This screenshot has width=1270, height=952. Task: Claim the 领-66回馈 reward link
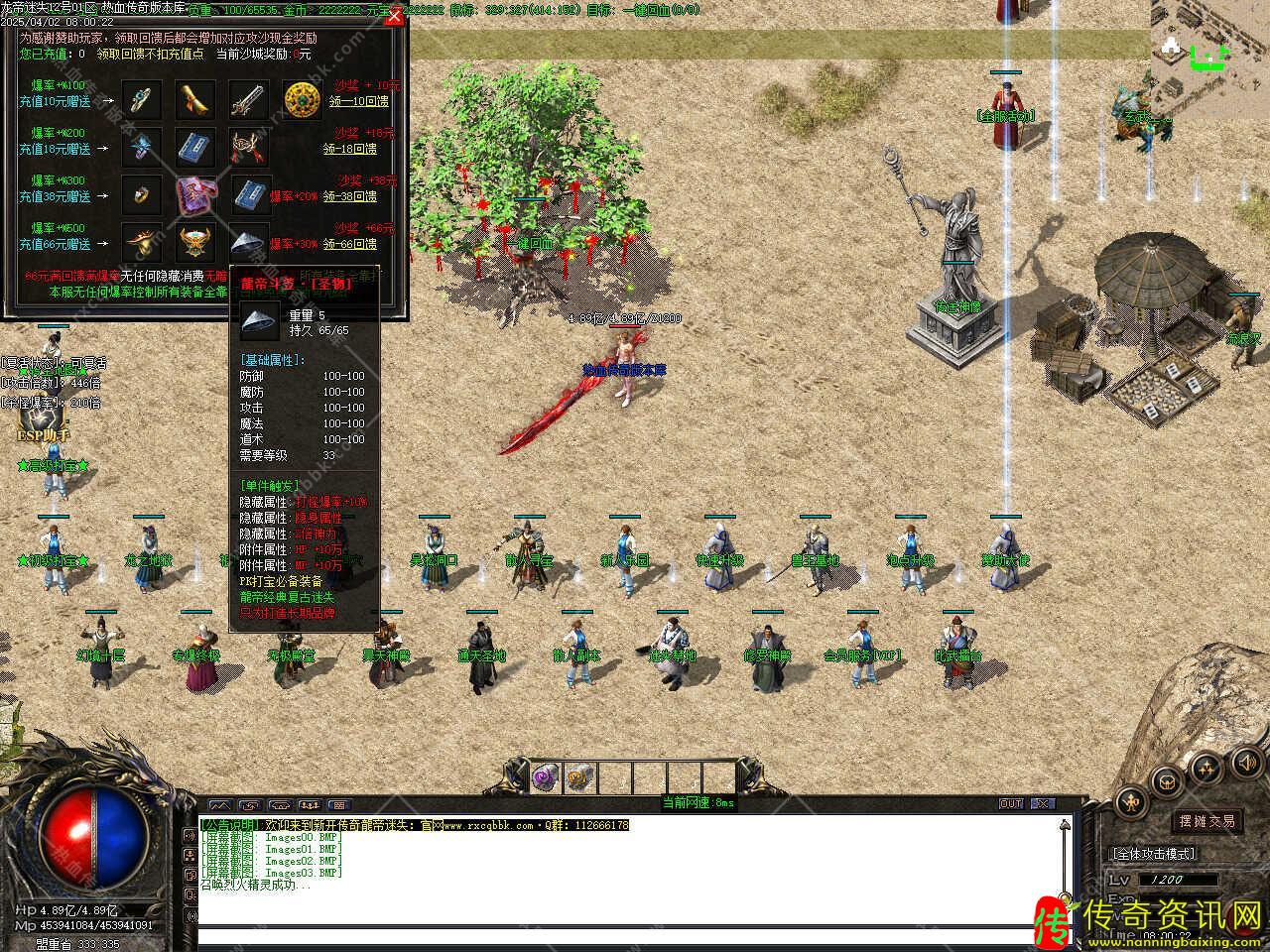(356, 244)
